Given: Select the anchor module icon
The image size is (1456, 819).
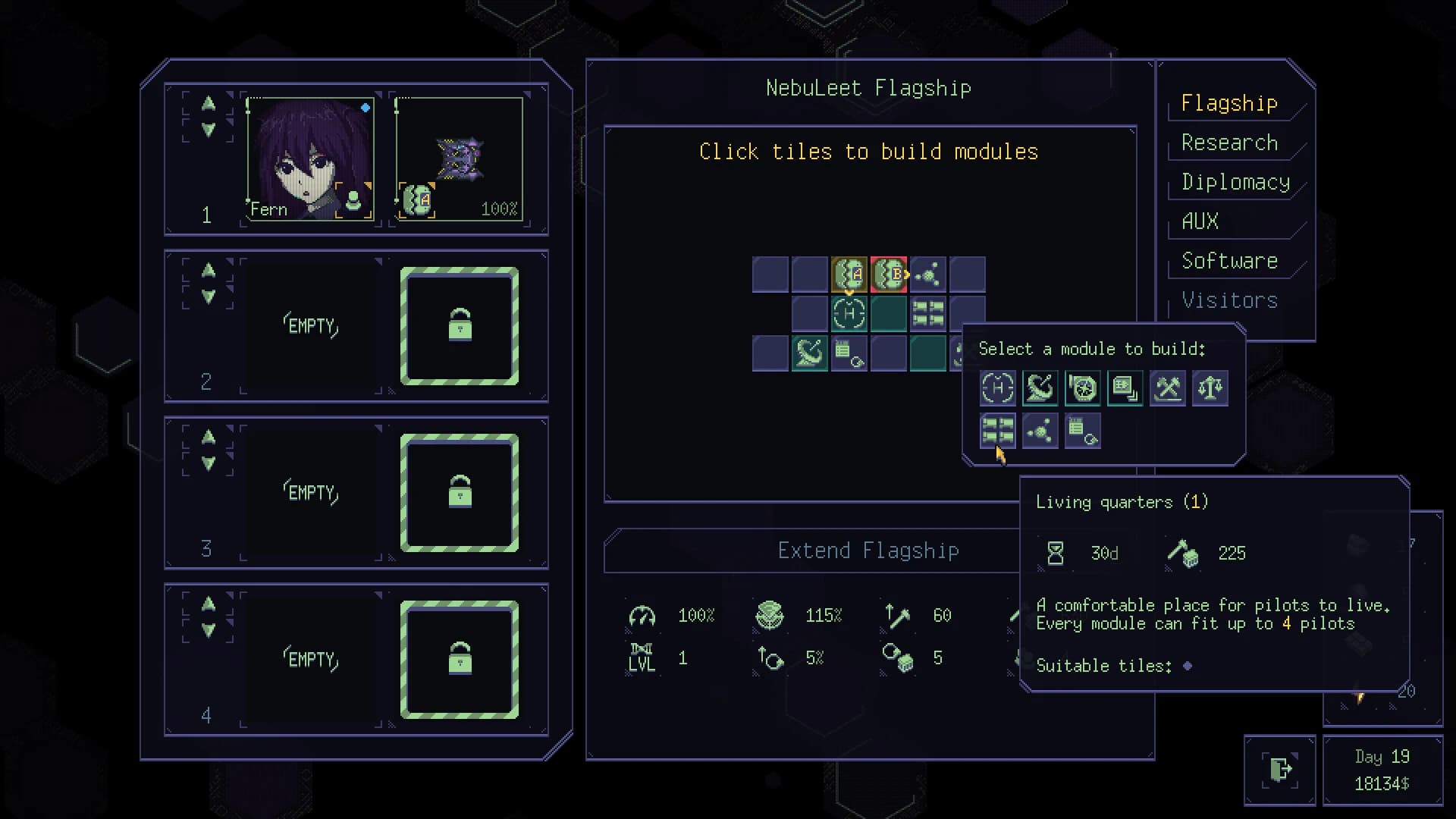Looking at the screenshot, I should [1040, 388].
